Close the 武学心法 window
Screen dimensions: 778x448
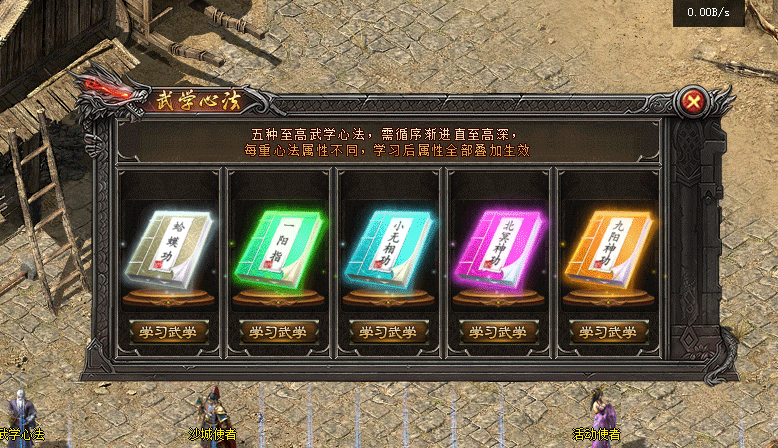pyautogui.click(x=693, y=101)
